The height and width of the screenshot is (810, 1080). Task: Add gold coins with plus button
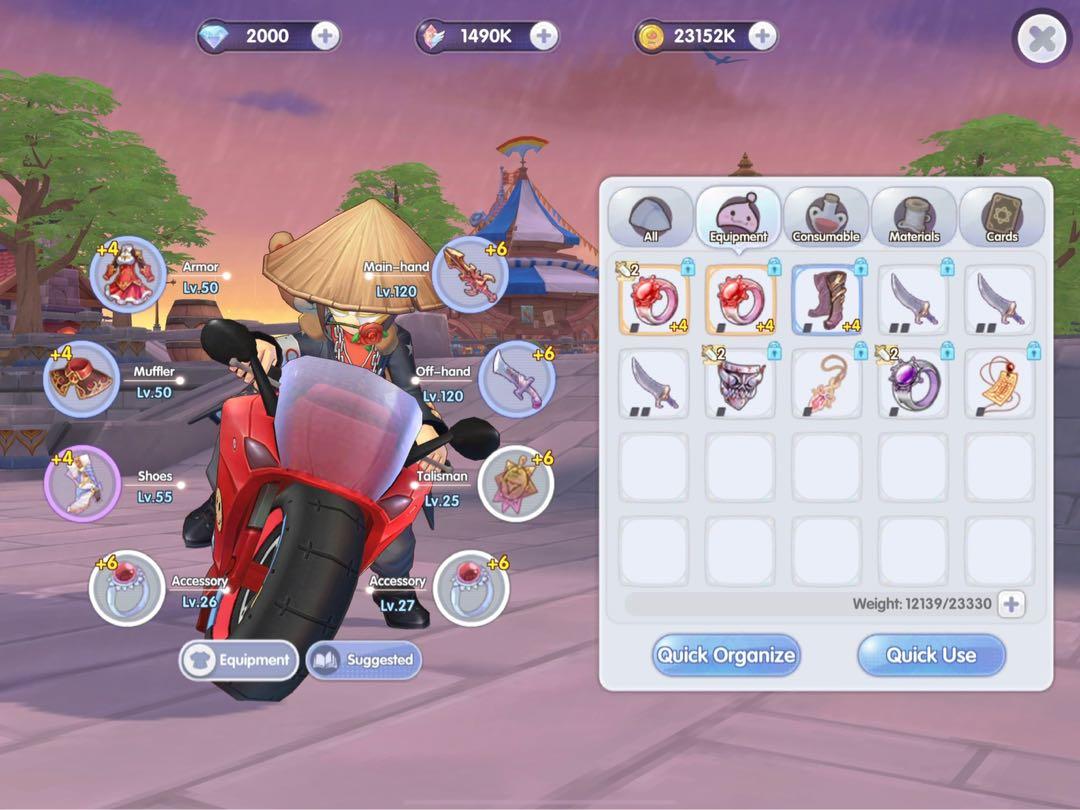(x=762, y=37)
